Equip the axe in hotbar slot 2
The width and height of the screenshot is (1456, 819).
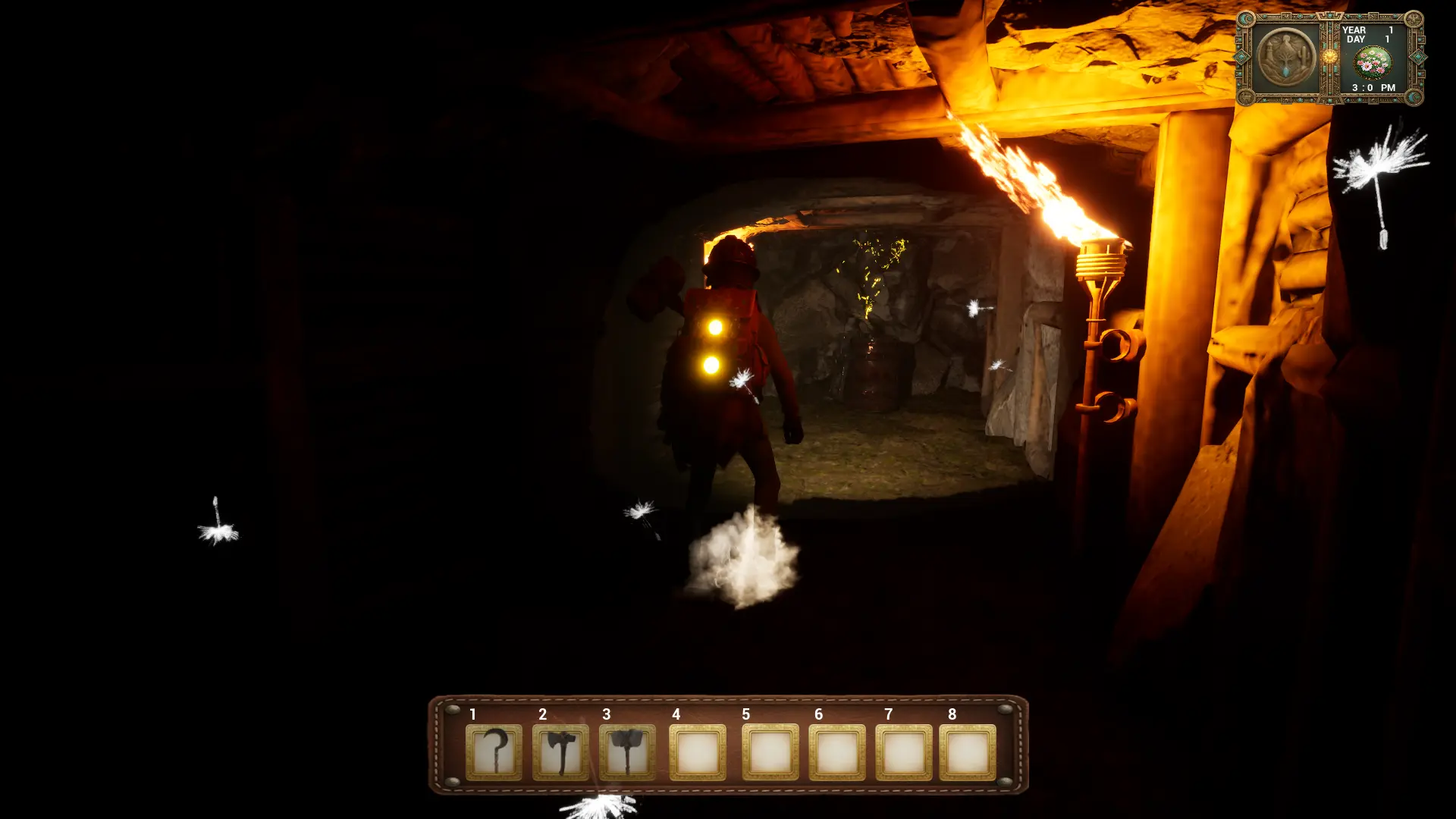tap(560, 752)
